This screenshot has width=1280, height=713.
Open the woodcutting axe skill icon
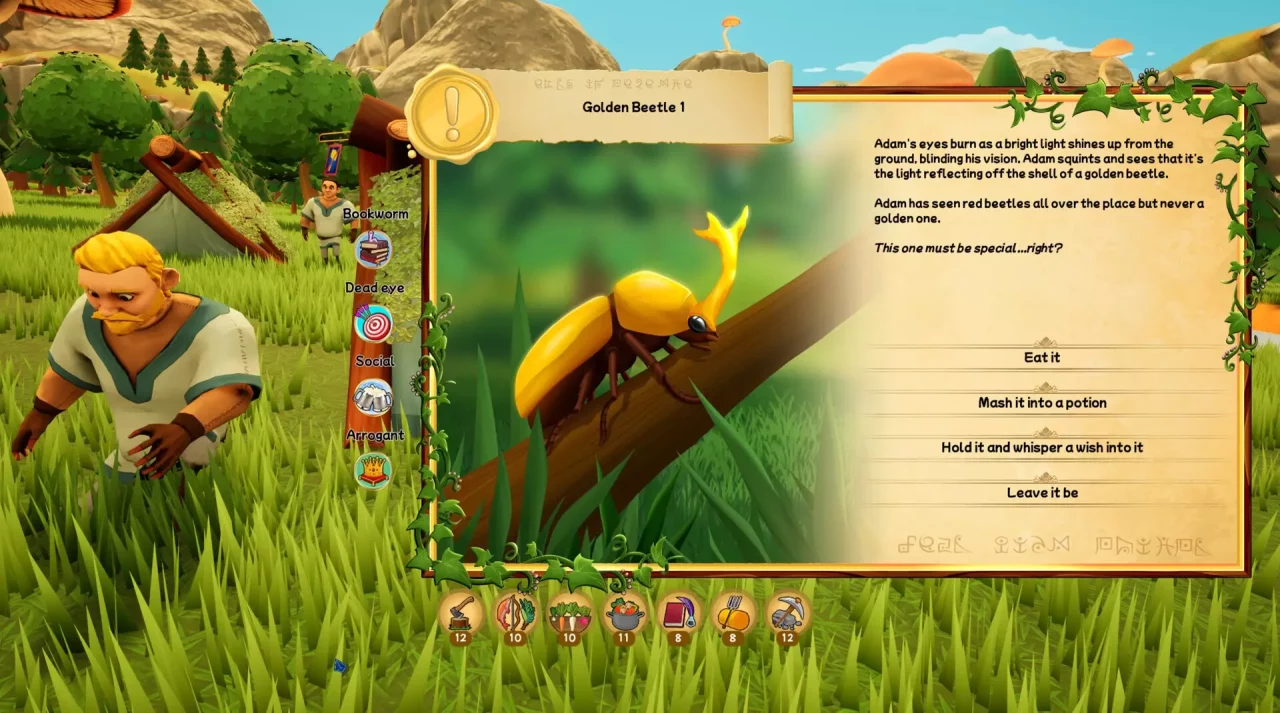(x=461, y=612)
